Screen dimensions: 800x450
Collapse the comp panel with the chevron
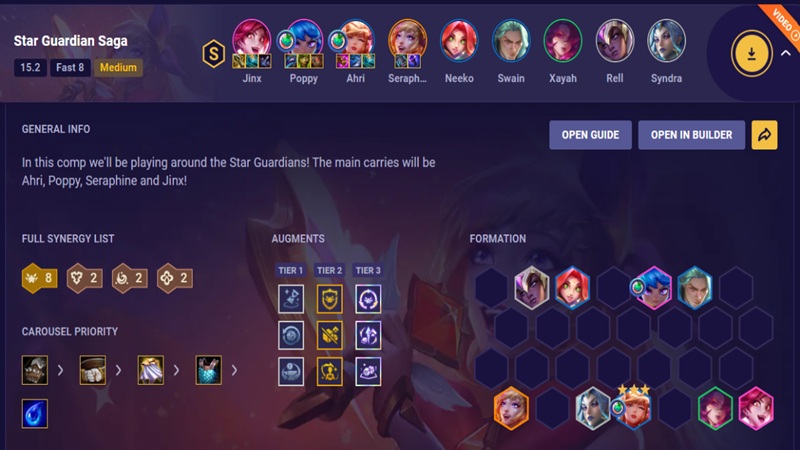tap(785, 55)
